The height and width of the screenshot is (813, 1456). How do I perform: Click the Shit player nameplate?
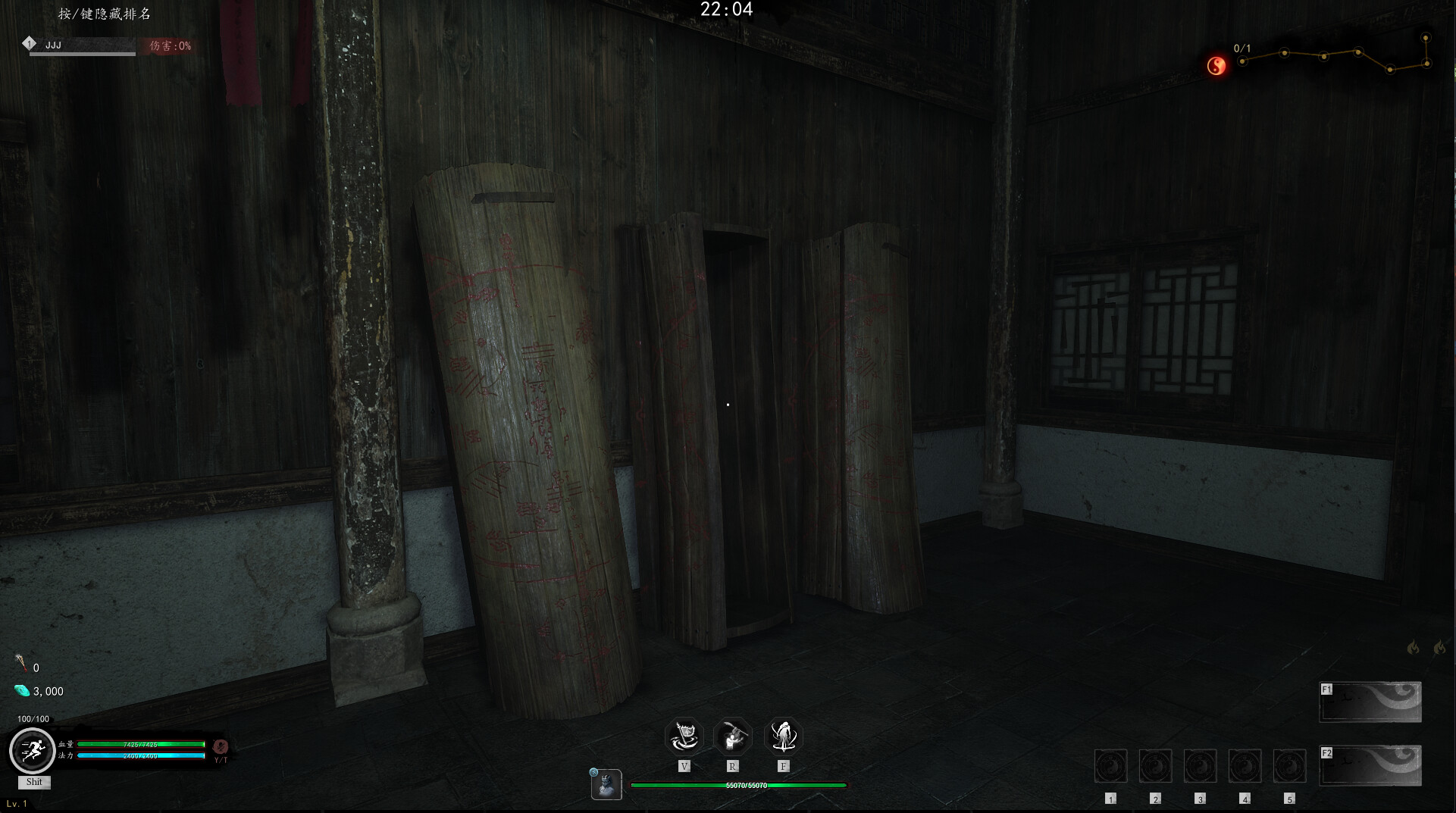(x=33, y=783)
